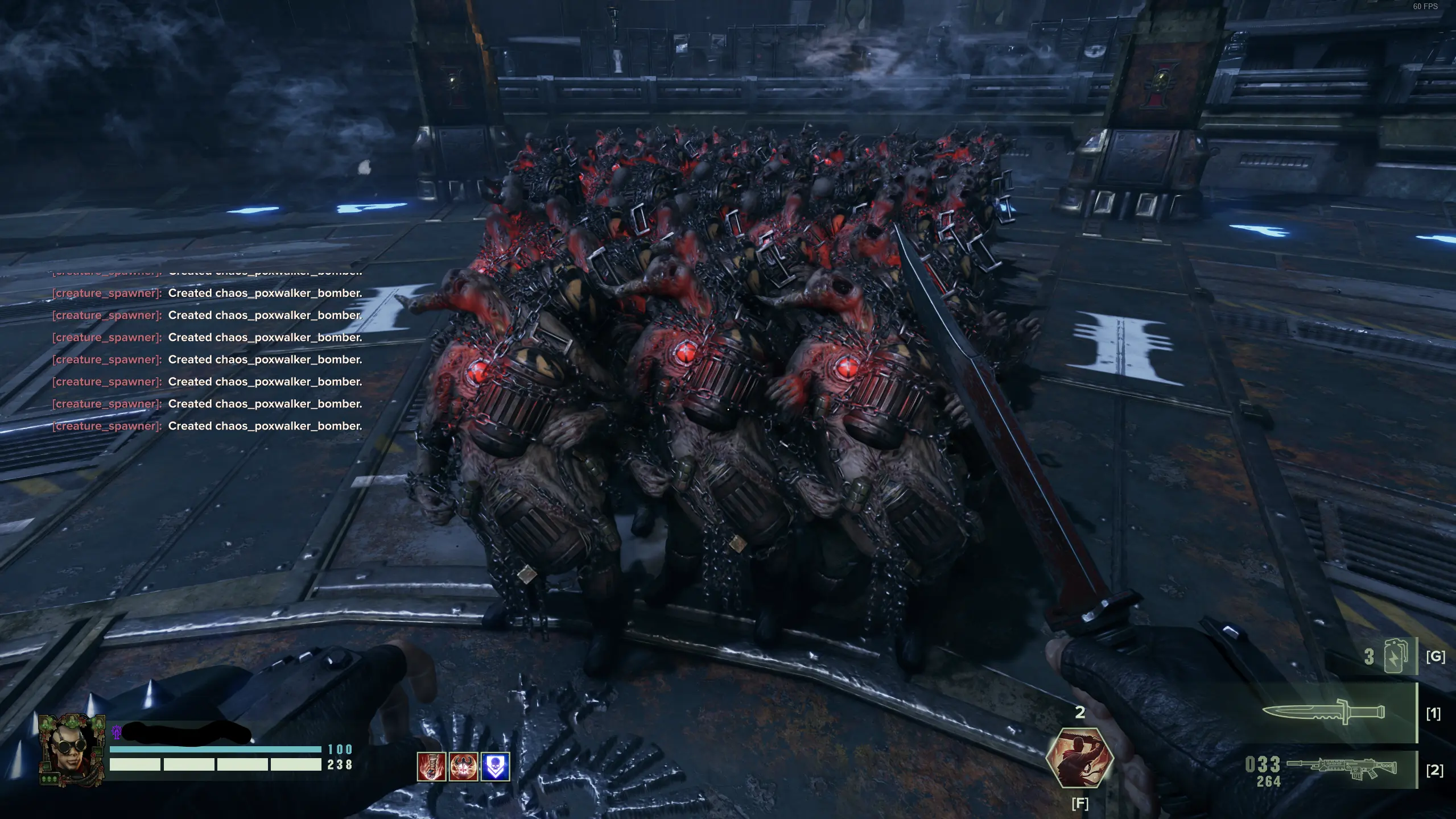Select the shock grenade slot

point(1394,657)
